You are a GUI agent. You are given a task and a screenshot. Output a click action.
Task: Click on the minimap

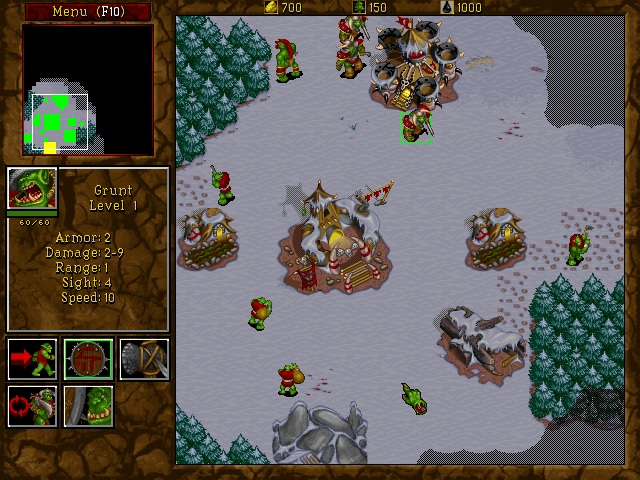88,89
